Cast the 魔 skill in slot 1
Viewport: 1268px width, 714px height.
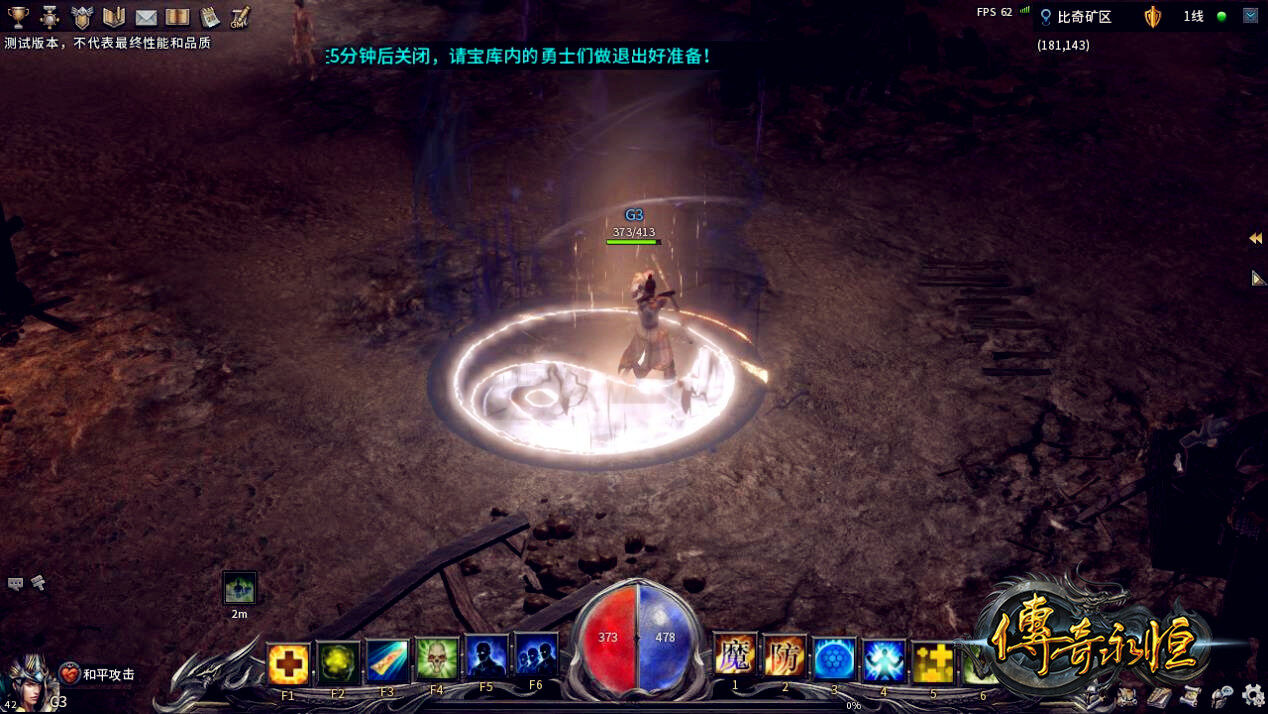pyautogui.click(x=735, y=656)
